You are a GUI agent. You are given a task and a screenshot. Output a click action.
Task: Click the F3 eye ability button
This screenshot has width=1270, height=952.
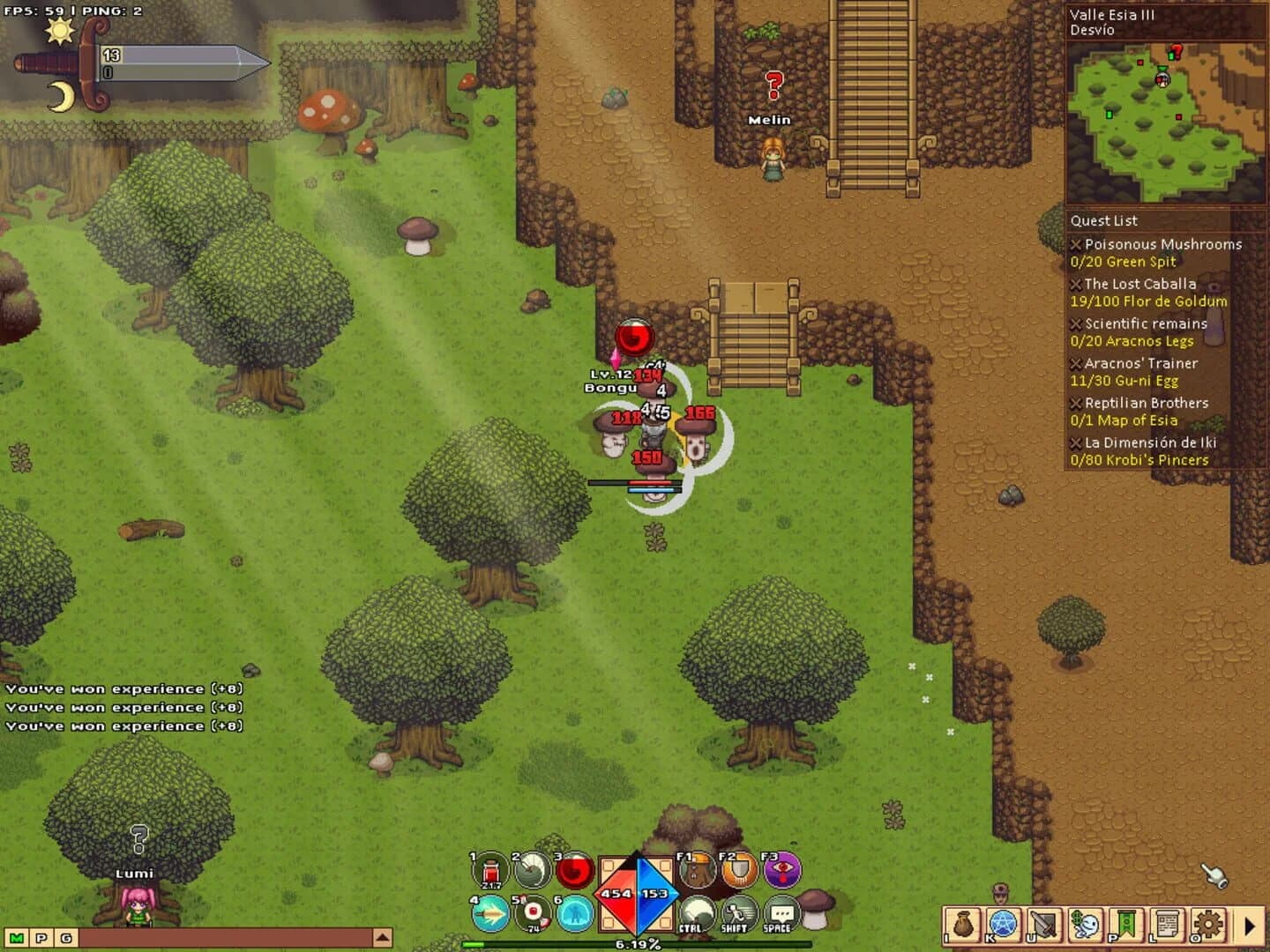pos(781,870)
